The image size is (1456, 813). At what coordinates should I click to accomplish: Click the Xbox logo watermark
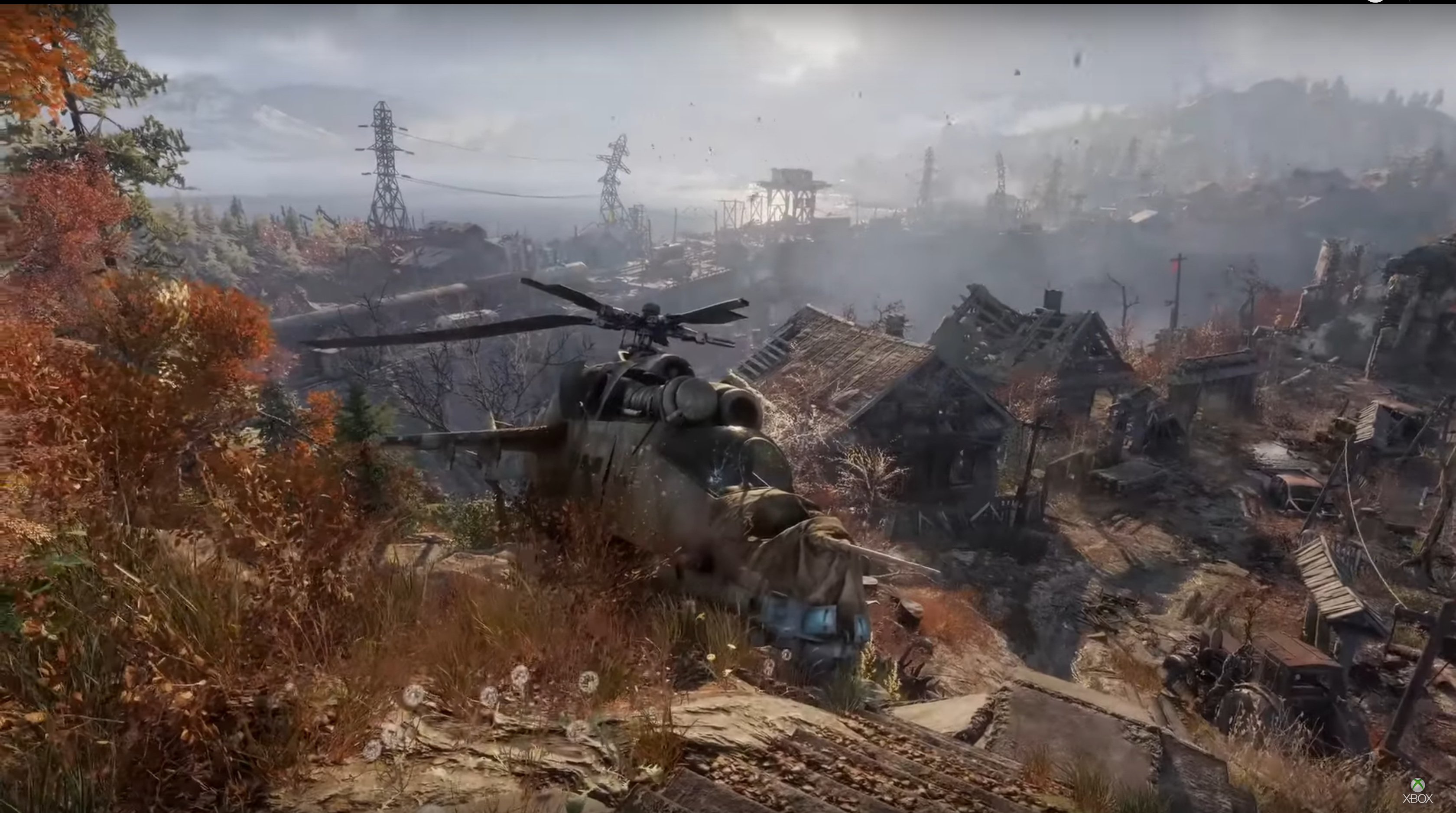click(x=1417, y=791)
